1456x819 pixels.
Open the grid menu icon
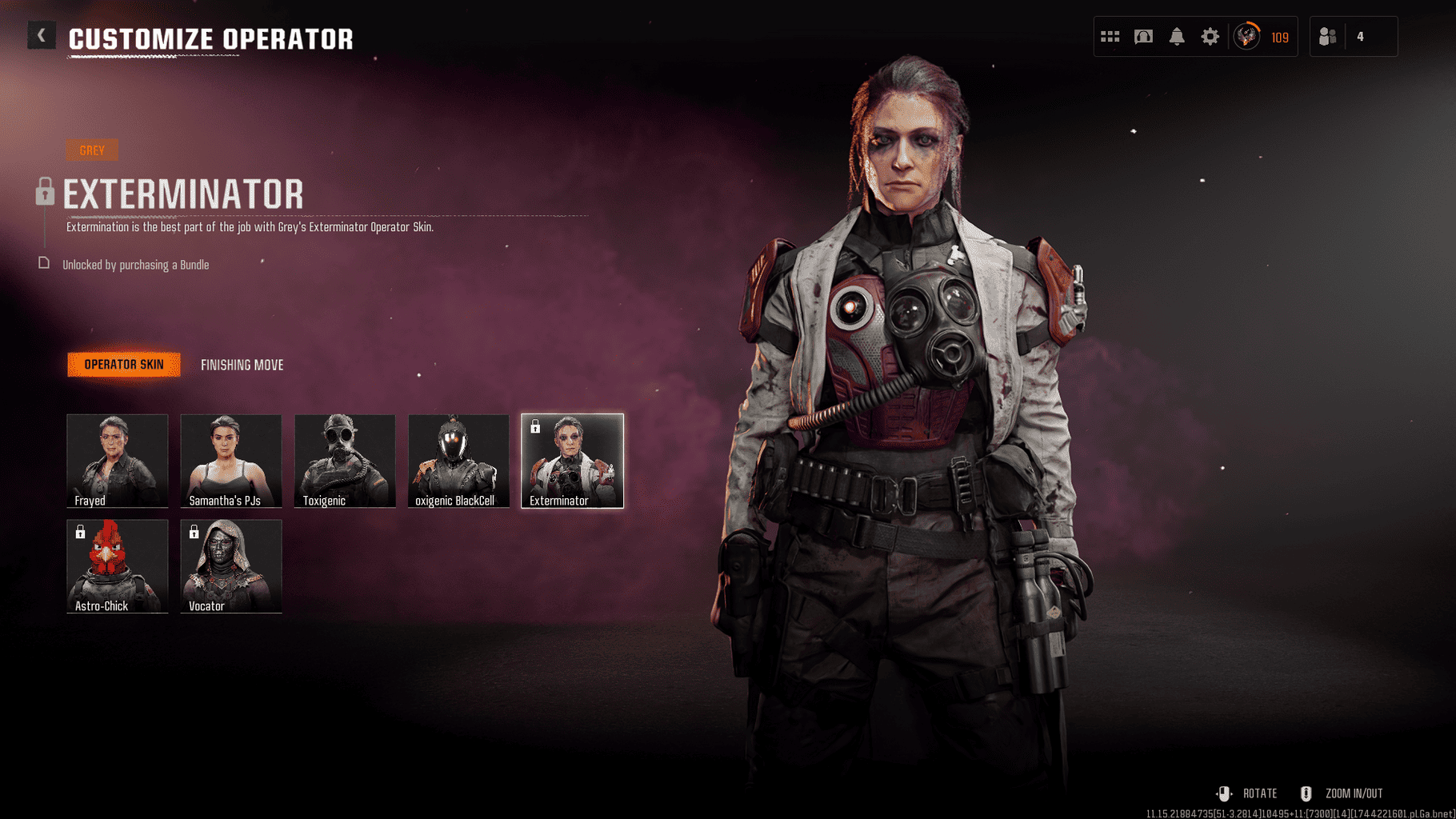(1110, 37)
